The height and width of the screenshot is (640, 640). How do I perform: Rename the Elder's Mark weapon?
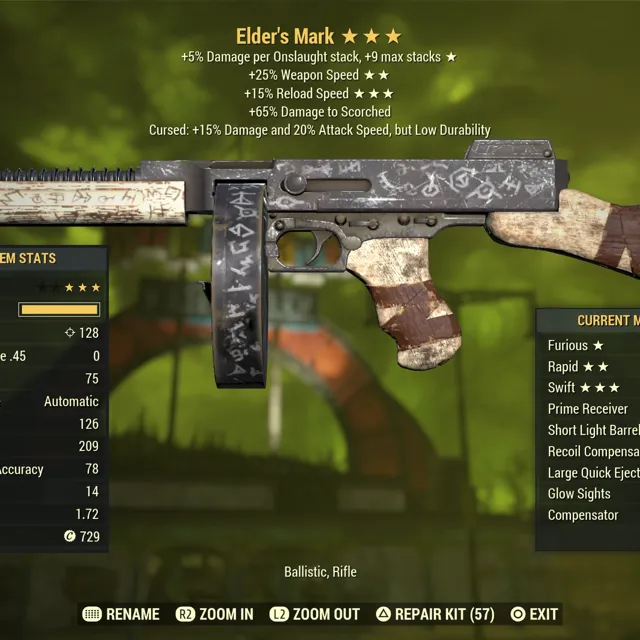pyautogui.click(x=121, y=614)
